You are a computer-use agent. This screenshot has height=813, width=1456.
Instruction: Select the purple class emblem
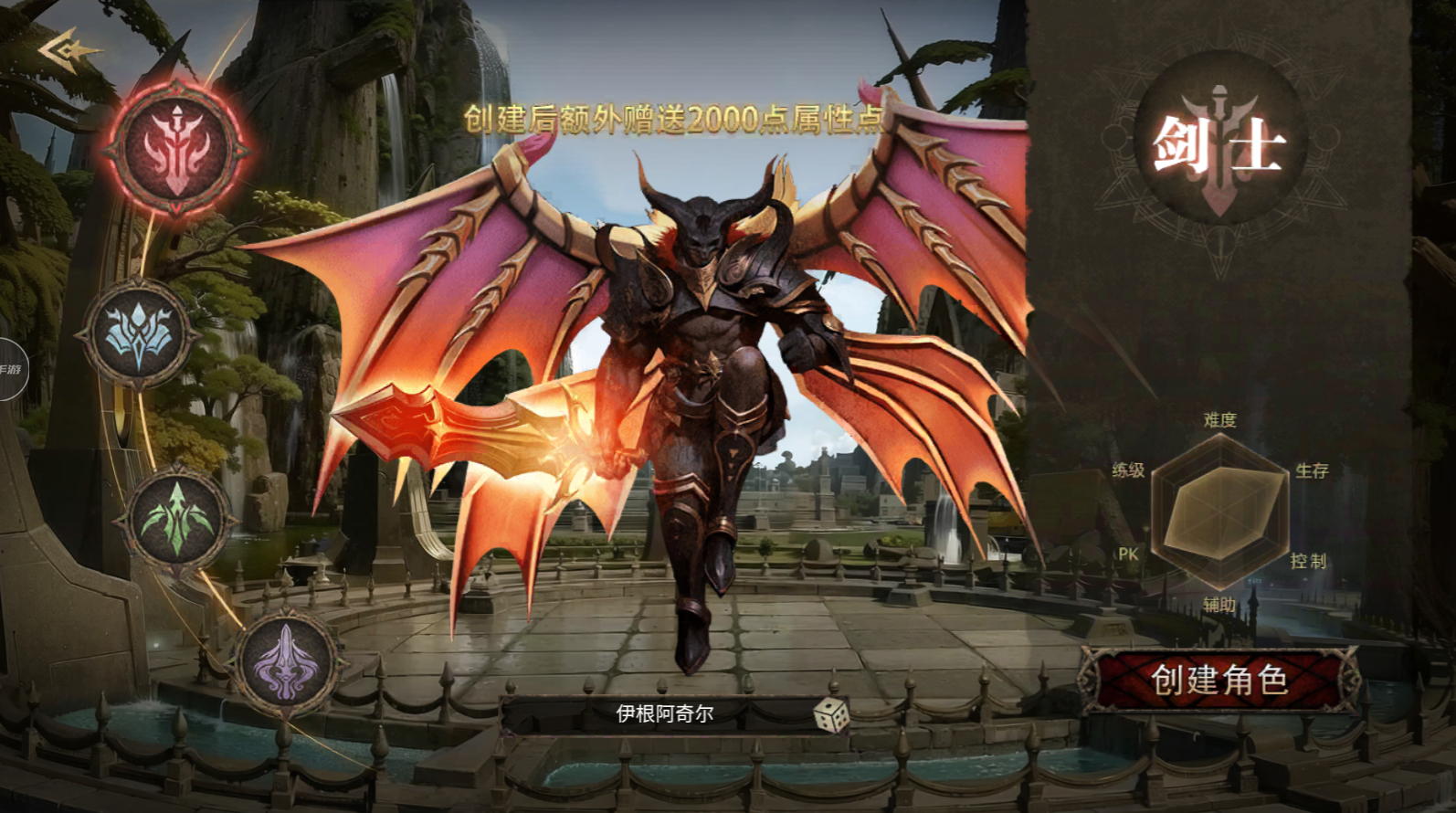(286, 660)
